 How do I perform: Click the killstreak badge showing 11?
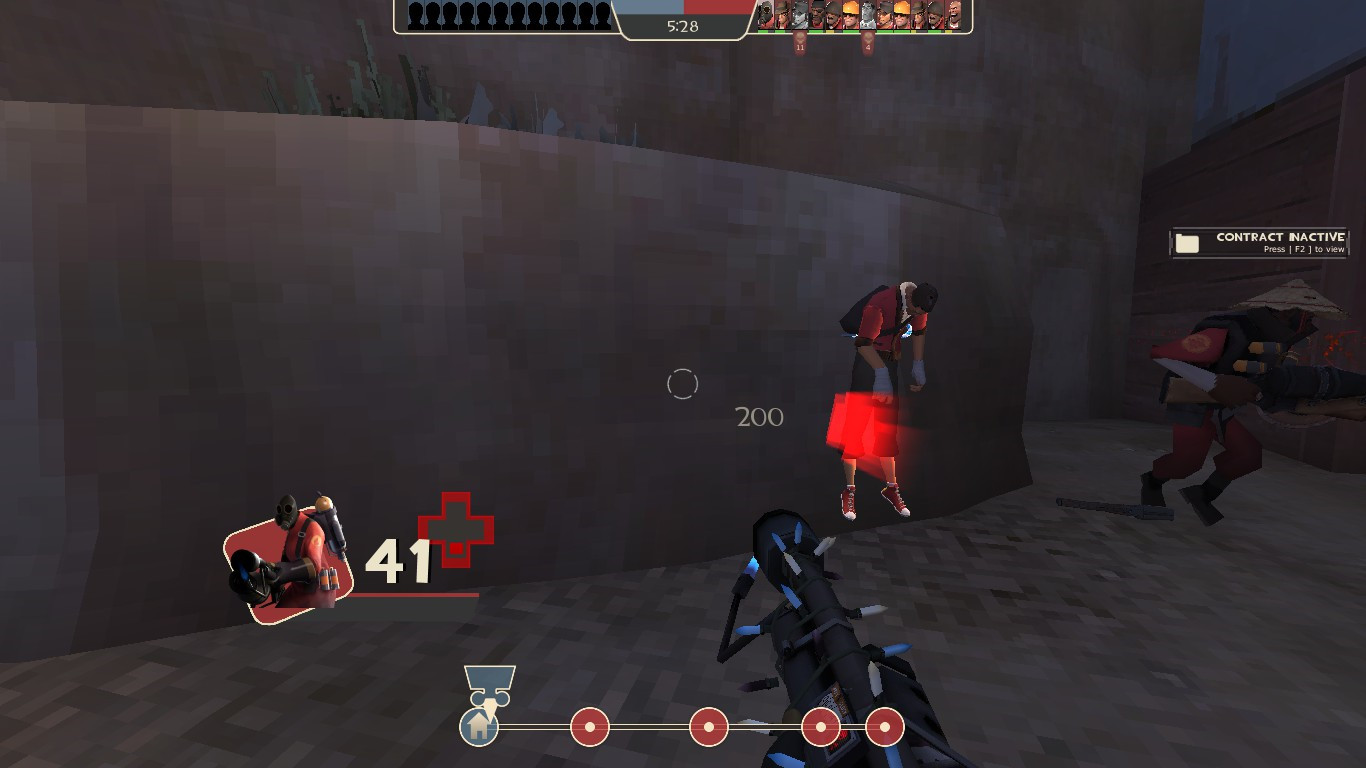[800, 45]
